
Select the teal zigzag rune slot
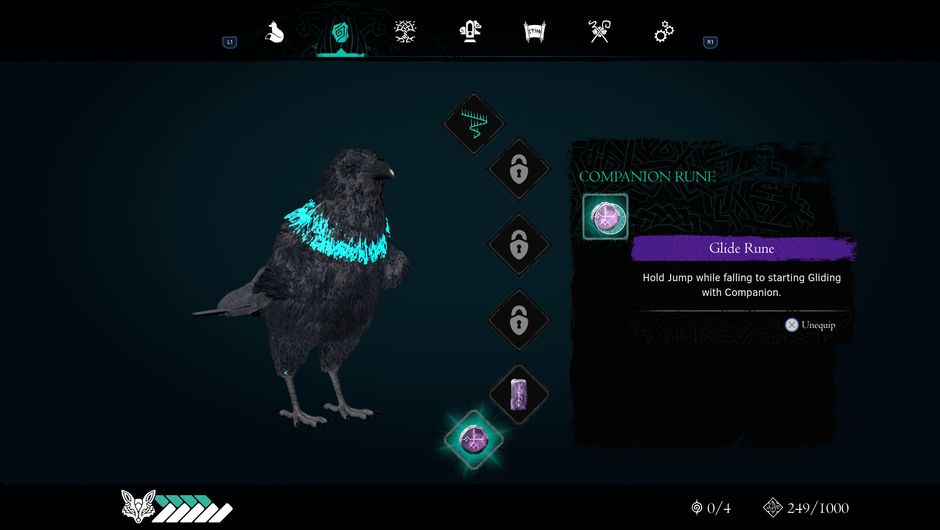tap(473, 123)
